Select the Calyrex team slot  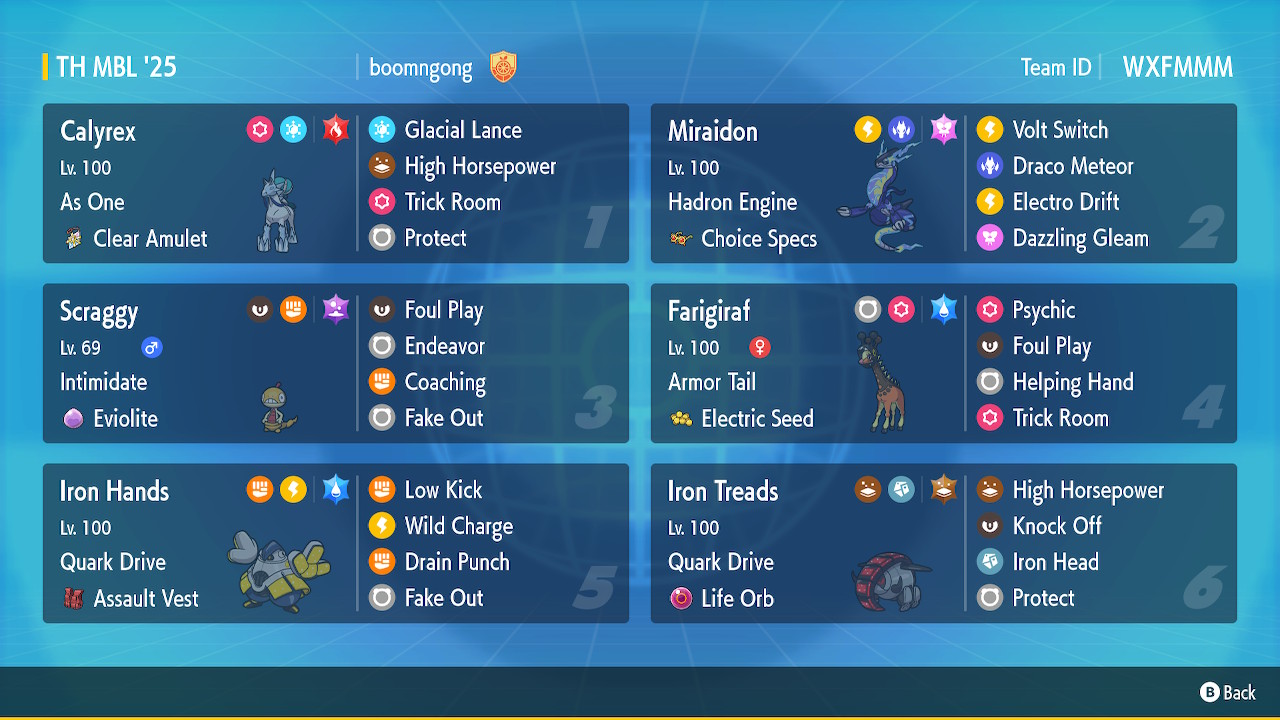pyautogui.click(x=335, y=184)
